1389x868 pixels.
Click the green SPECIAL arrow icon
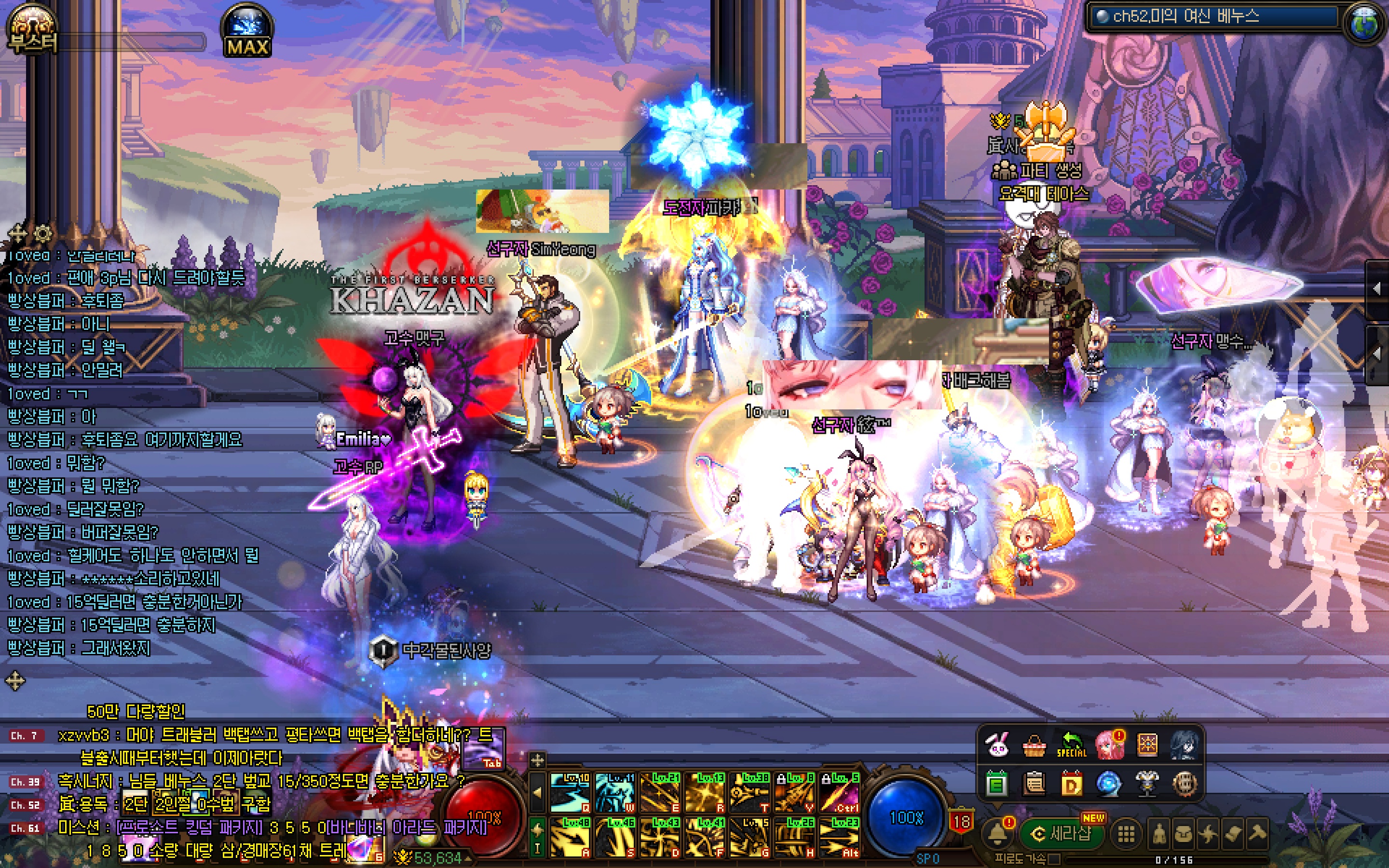click(x=1072, y=745)
